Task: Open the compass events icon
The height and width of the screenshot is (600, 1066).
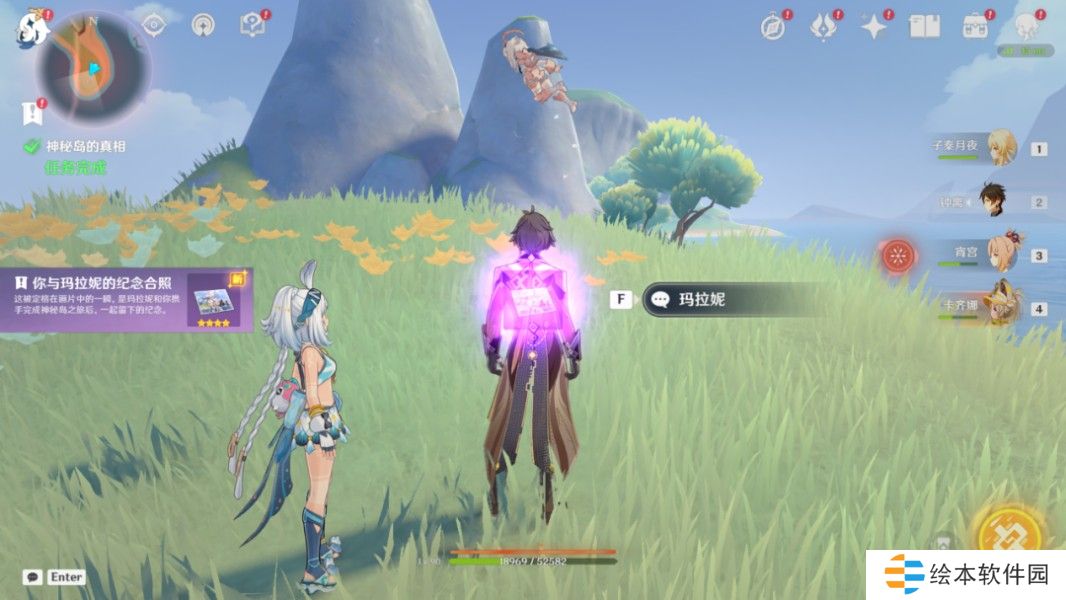Action: click(x=773, y=28)
